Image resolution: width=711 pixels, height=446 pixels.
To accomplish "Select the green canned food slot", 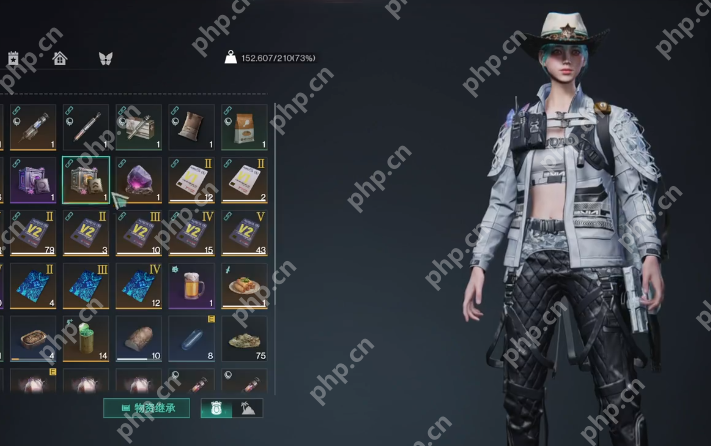I will click(86, 337).
